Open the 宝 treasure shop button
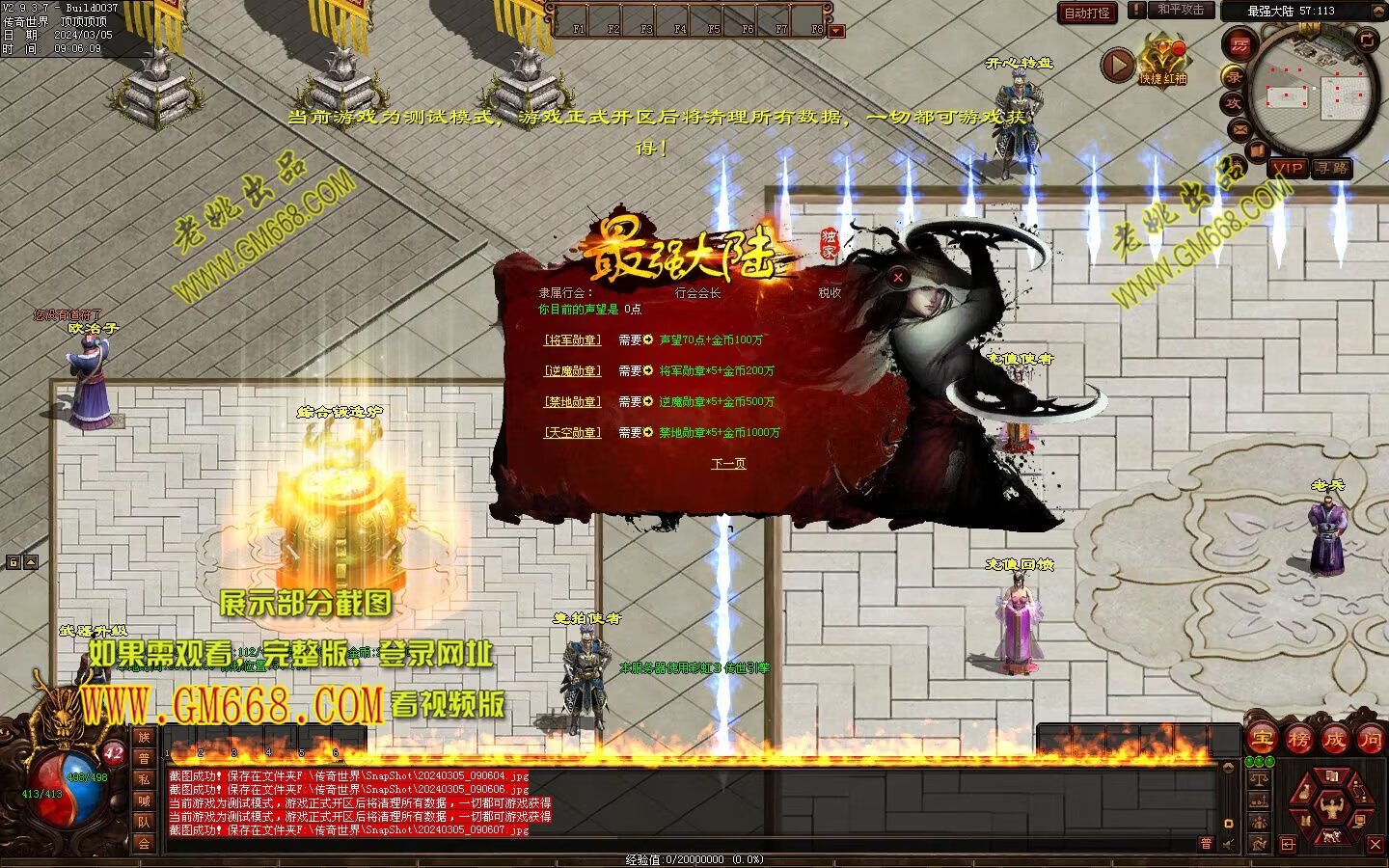This screenshot has height=868, width=1389. click(x=1262, y=741)
